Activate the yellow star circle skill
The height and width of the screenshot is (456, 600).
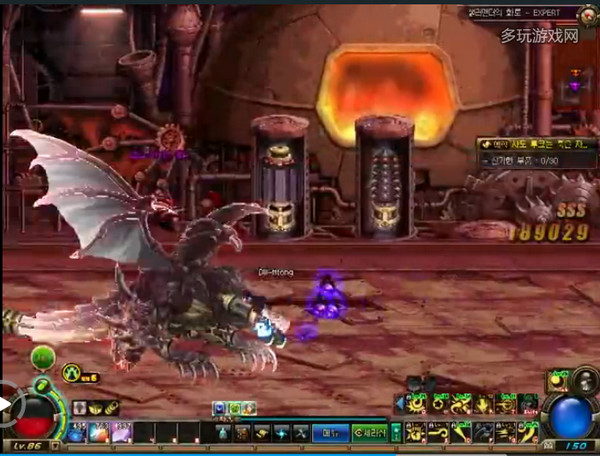point(439,404)
